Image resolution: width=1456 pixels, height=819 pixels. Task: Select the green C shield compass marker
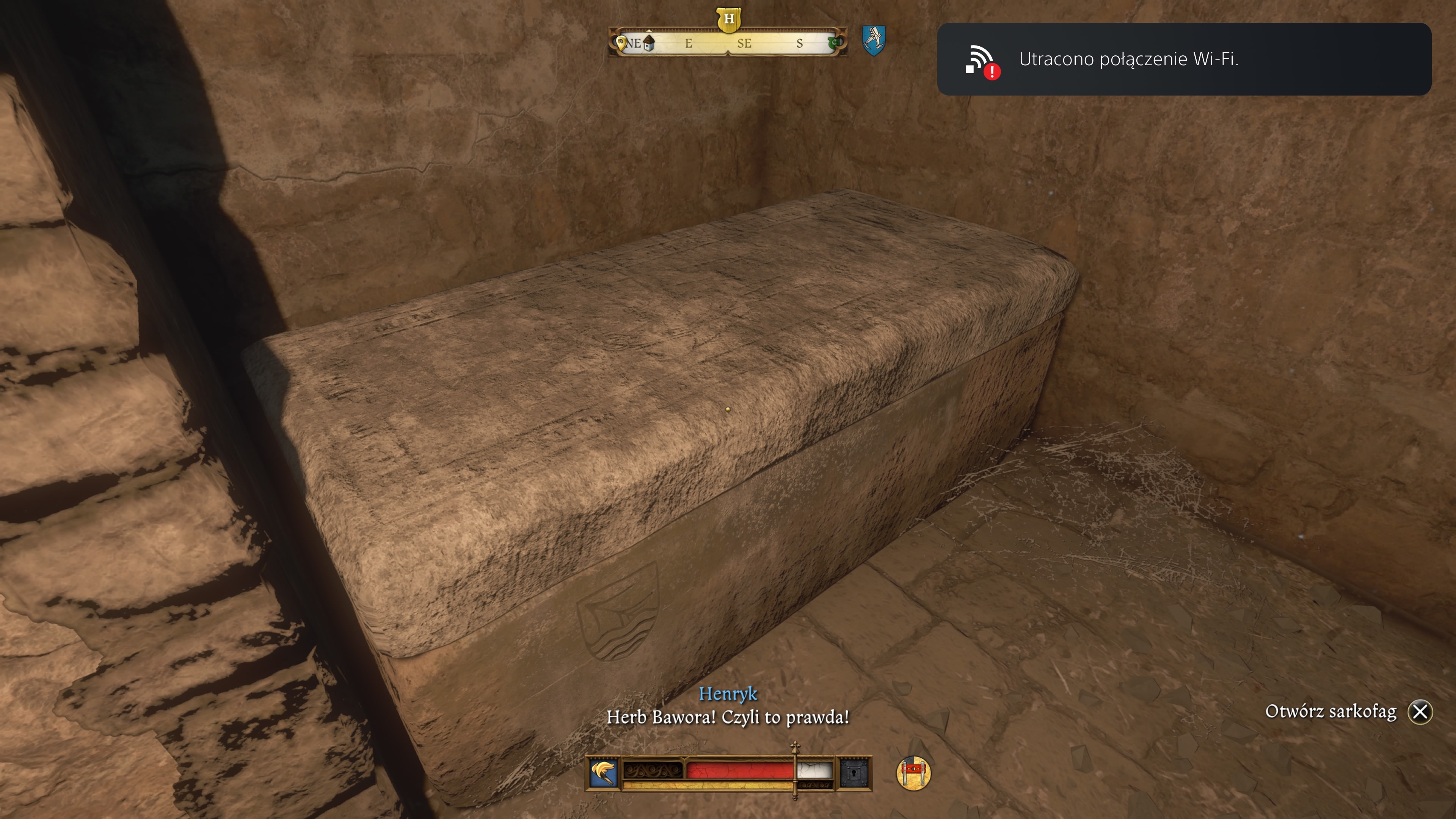833,42
